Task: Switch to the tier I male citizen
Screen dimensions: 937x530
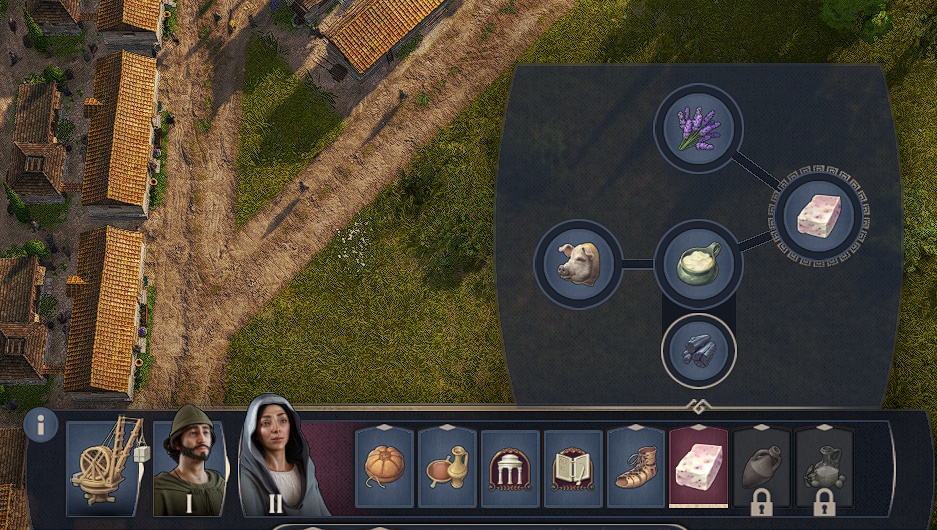Action: [188, 460]
